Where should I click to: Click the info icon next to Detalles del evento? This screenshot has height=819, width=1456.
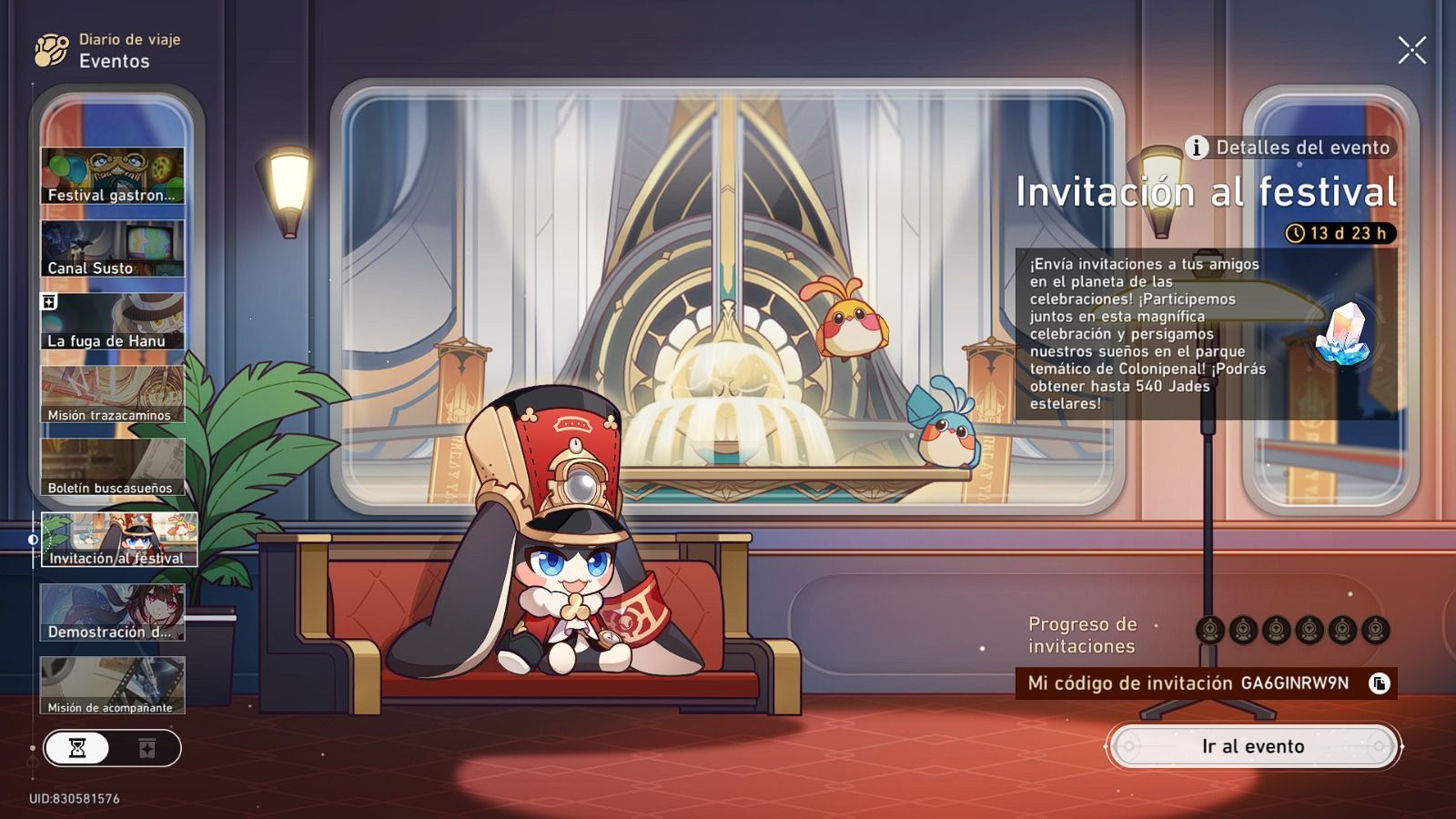1198,146
